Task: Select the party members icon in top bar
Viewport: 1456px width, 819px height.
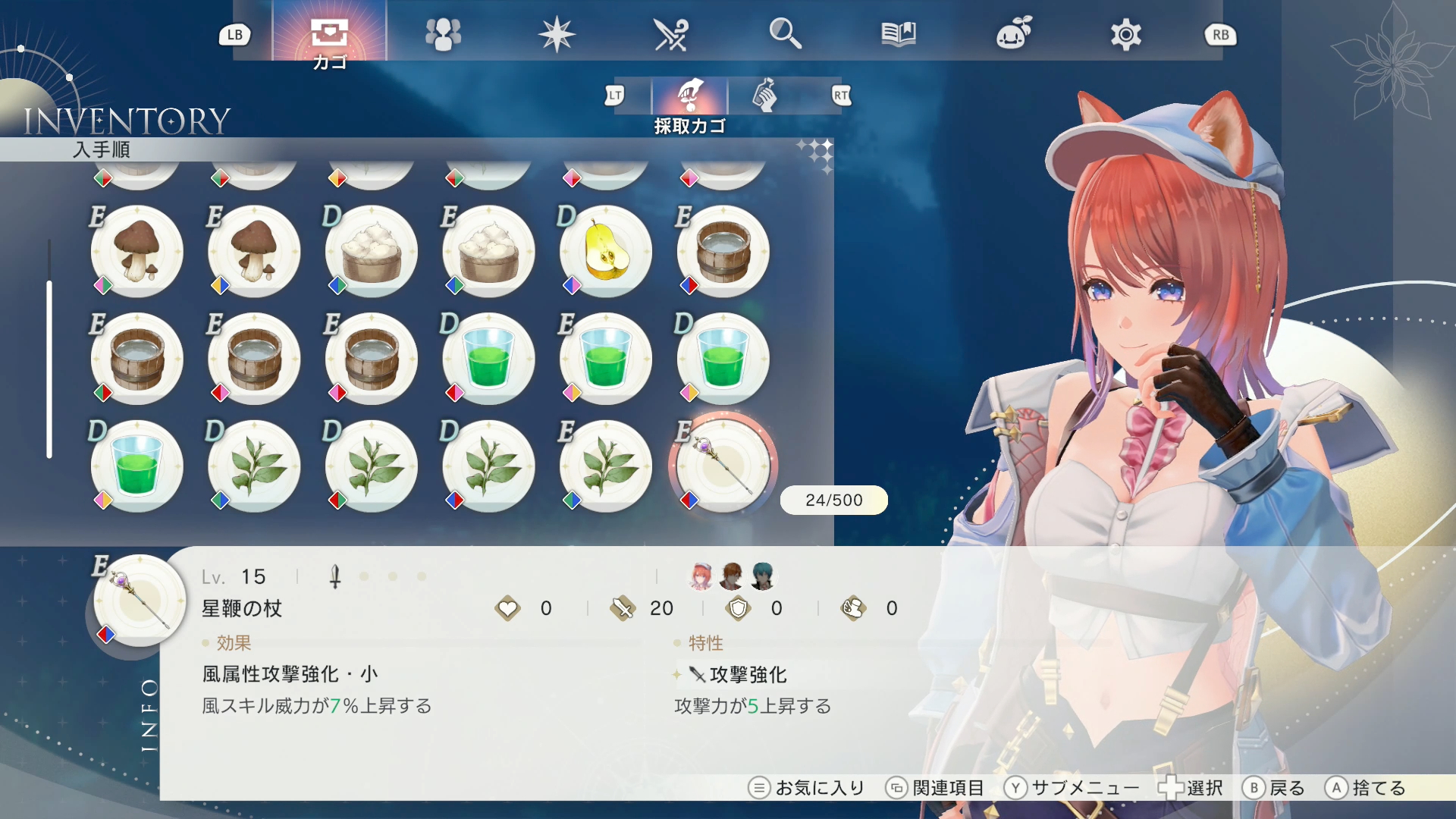Action: [443, 33]
